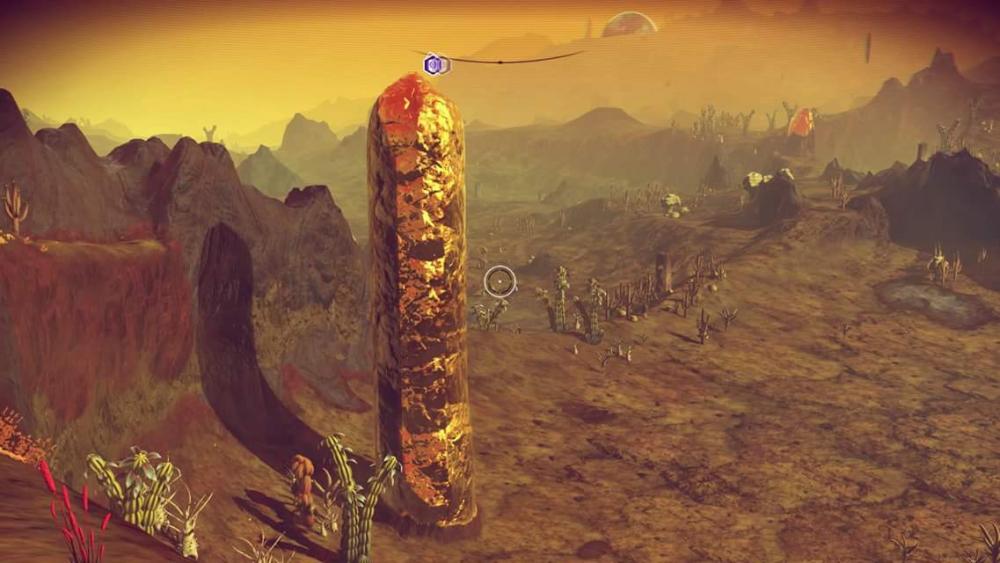Click the purple hexagon marker on the compass
1000x563 pixels.
coord(434,65)
